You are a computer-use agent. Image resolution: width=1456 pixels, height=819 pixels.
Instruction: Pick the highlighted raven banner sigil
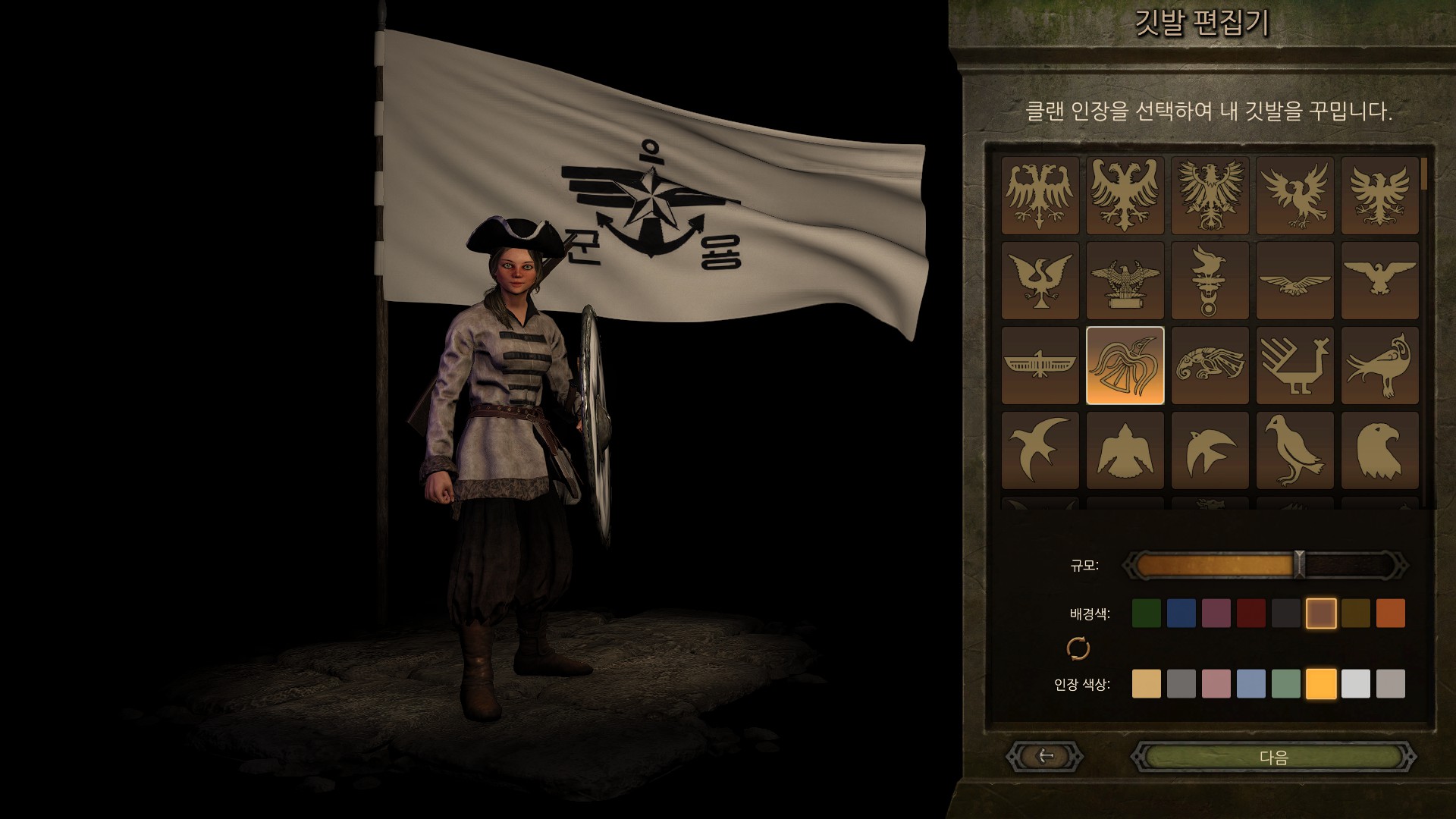point(1125,366)
